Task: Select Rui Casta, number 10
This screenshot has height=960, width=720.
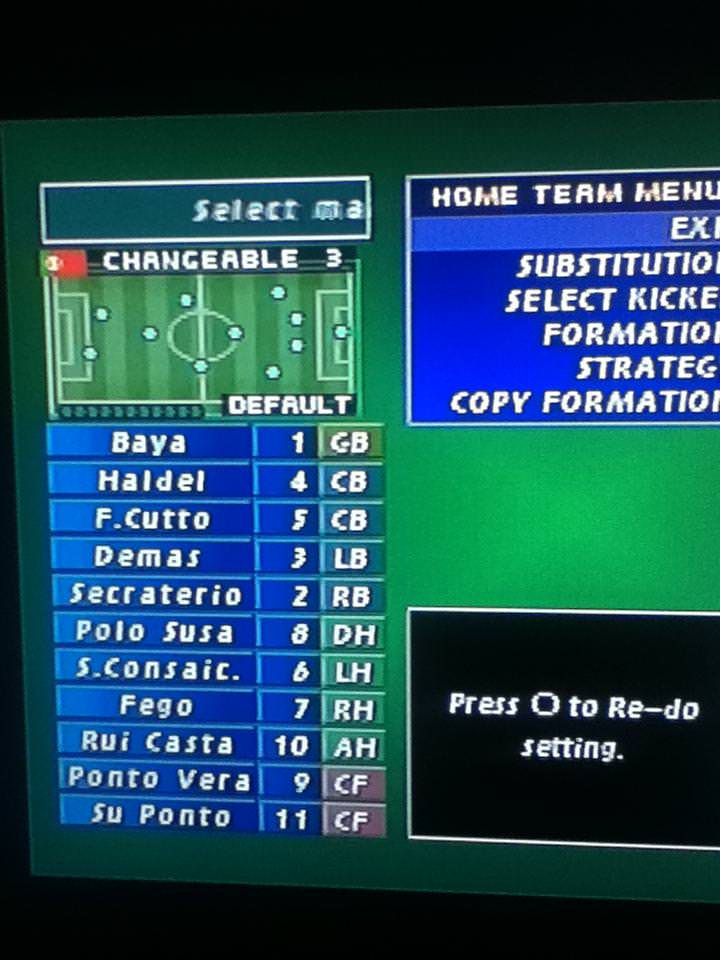Action: point(159,743)
